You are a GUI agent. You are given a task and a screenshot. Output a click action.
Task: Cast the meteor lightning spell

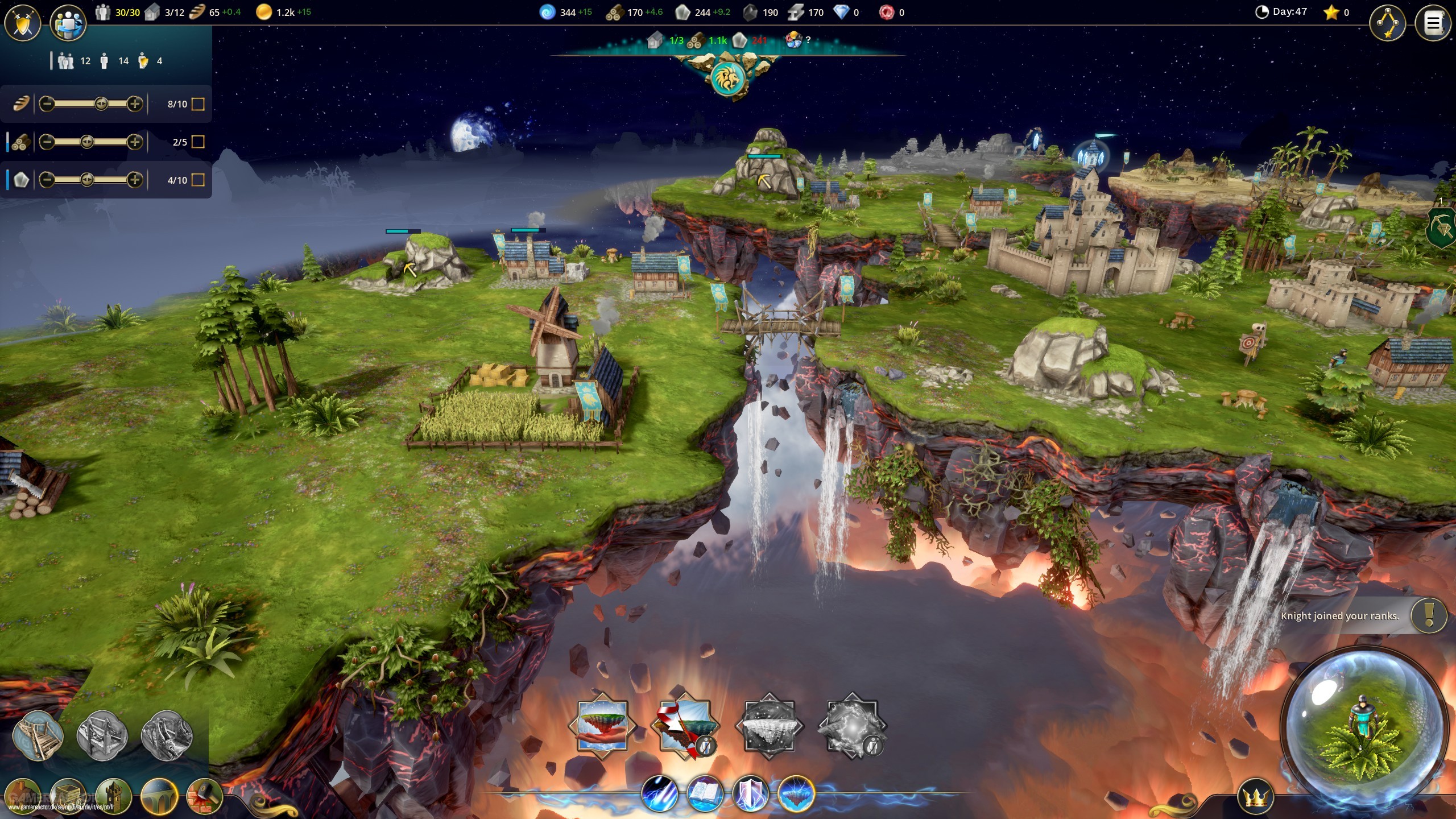660,794
